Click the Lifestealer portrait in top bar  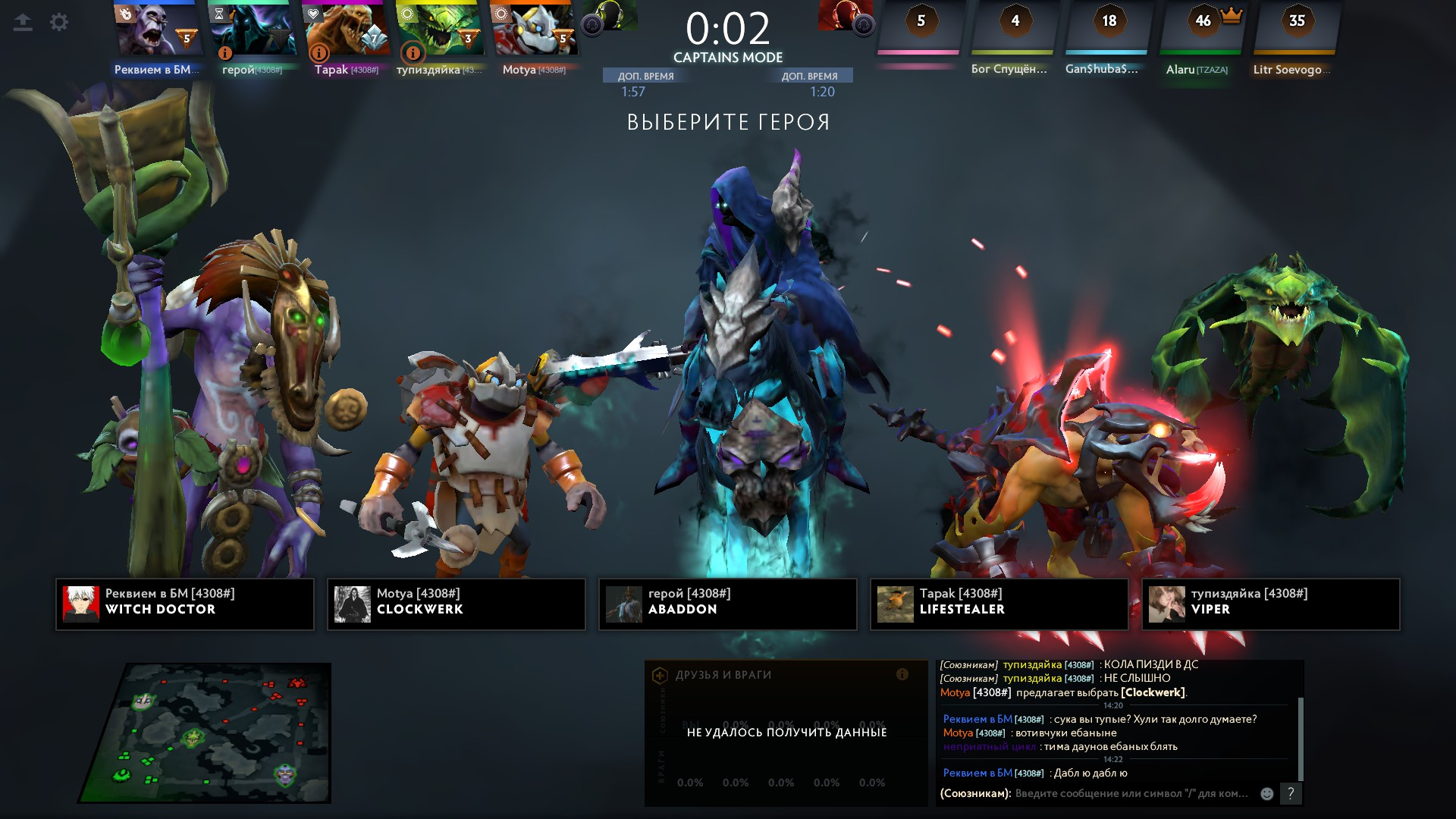(x=347, y=29)
